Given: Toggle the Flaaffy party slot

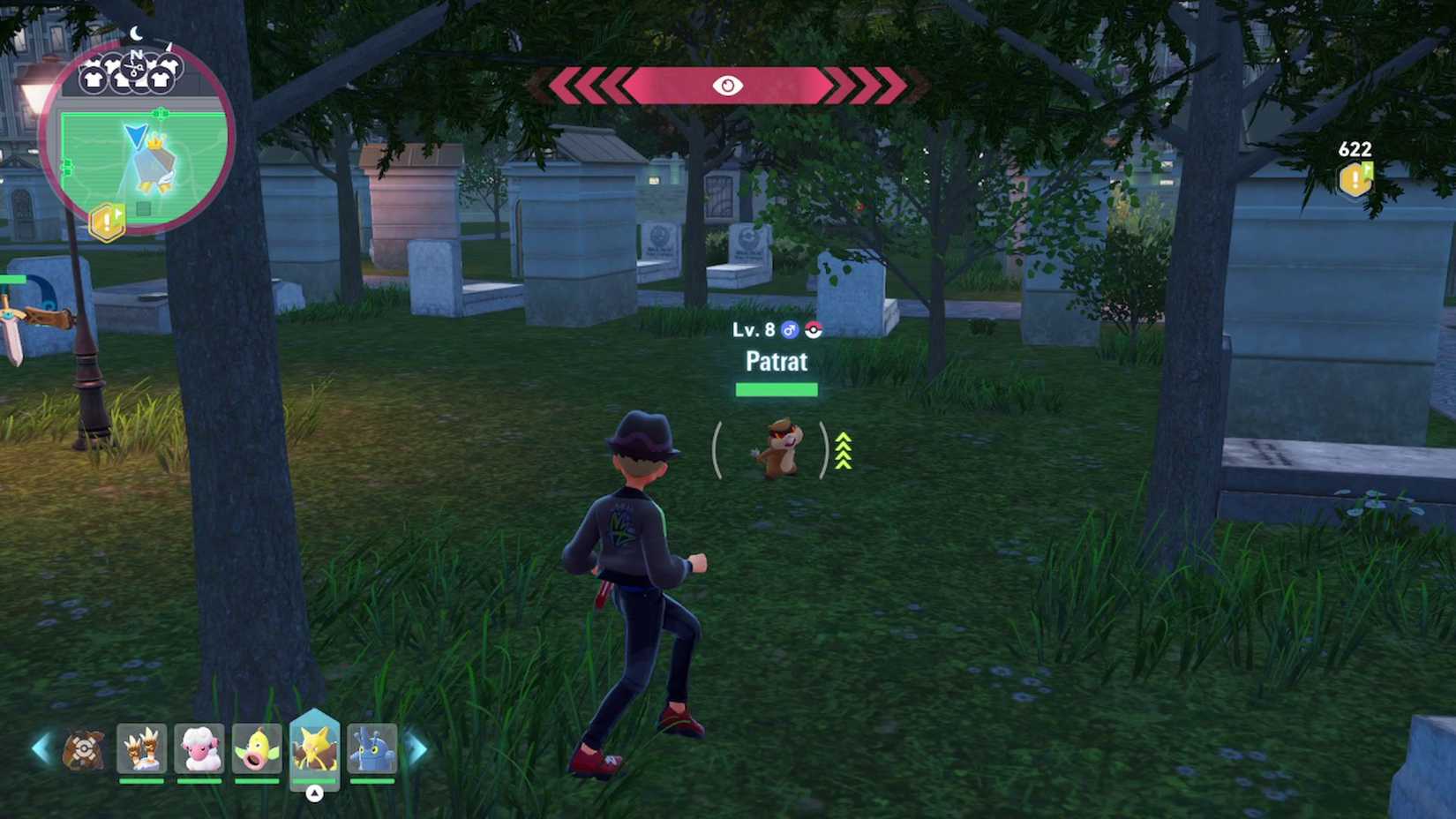Looking at the screenshot, I should (199, 748).
